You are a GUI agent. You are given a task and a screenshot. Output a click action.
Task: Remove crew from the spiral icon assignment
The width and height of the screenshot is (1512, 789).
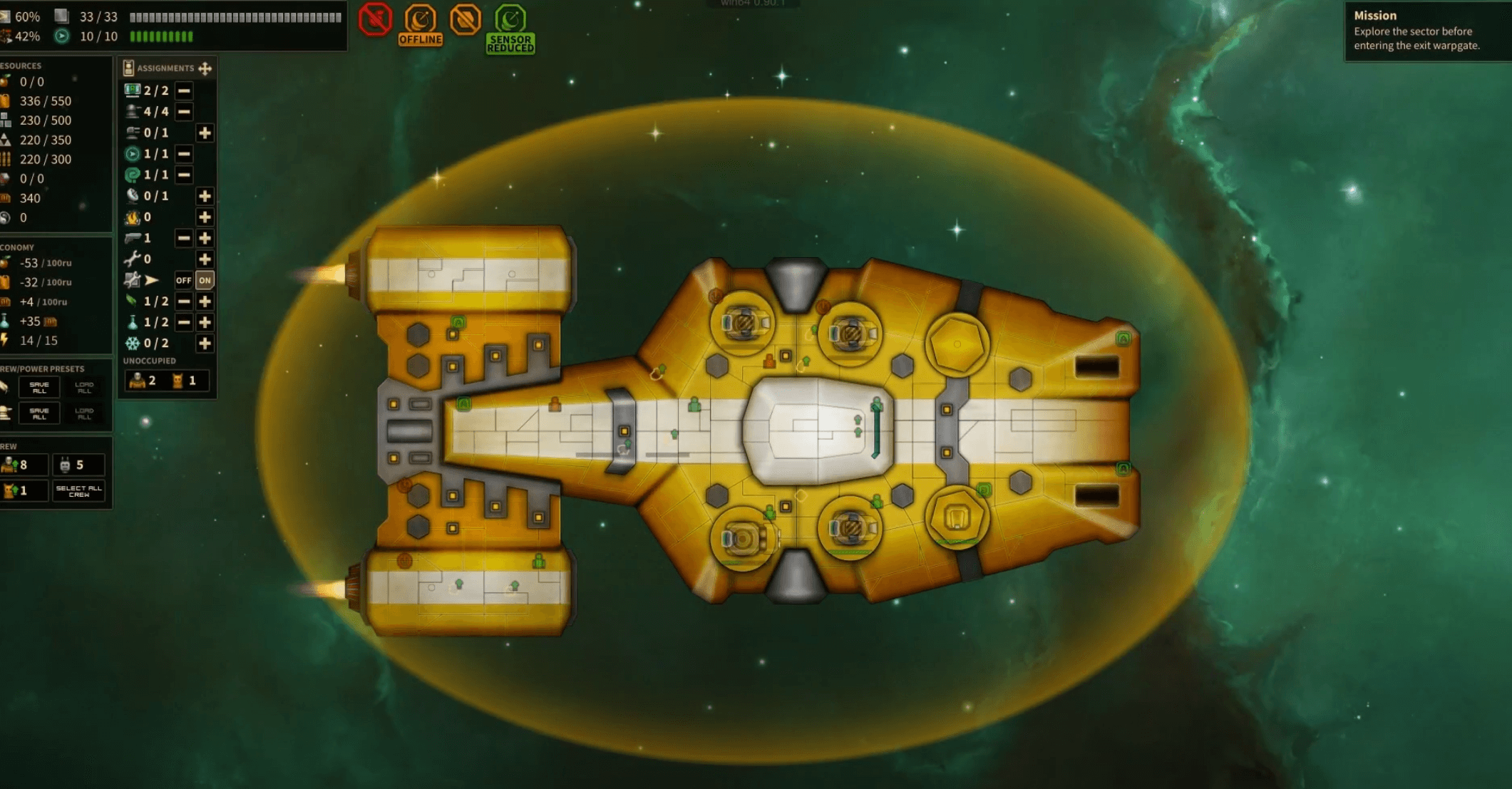coord(183,175)
